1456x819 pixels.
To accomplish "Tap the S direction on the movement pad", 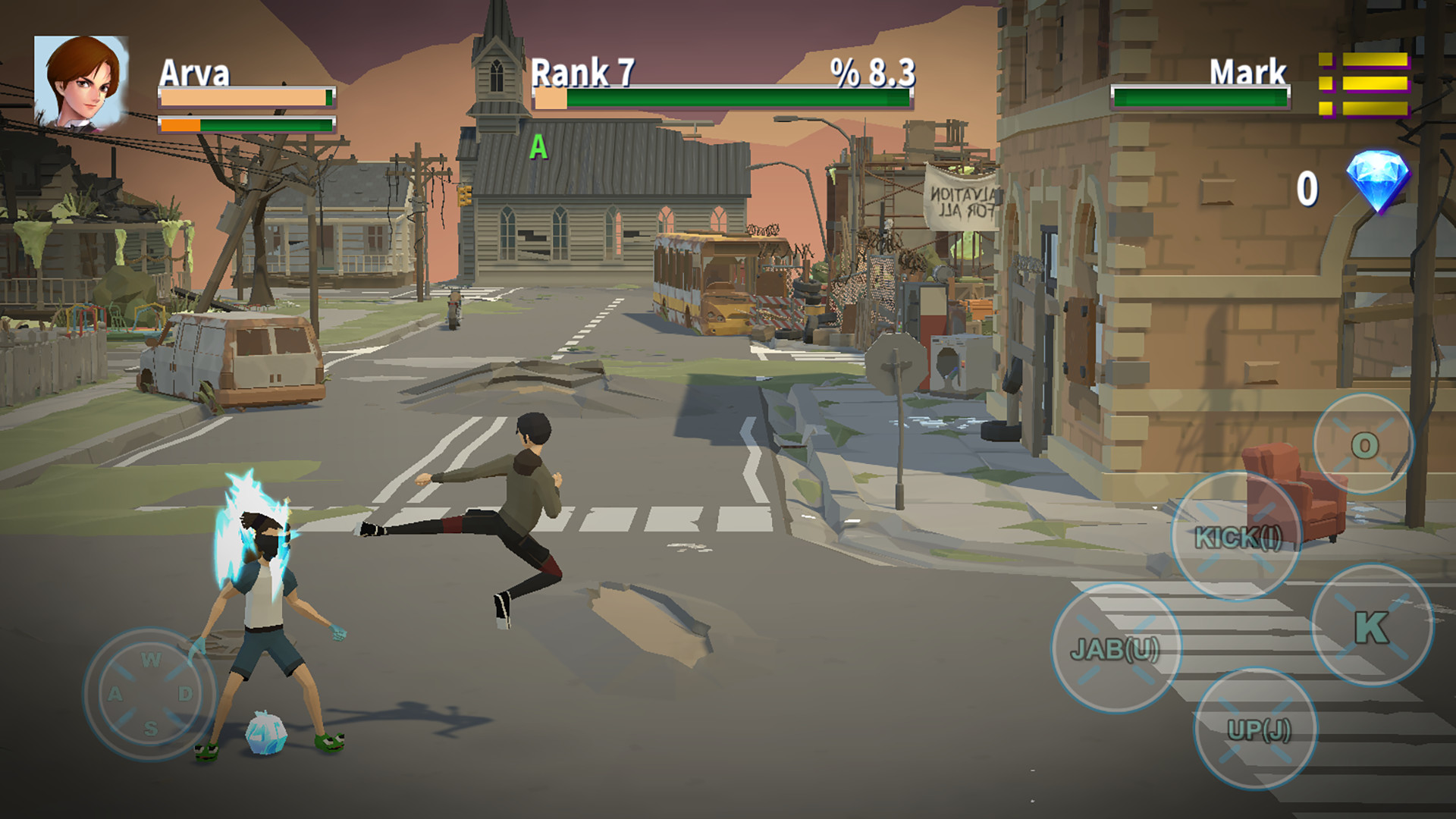I will pos(151,729).
